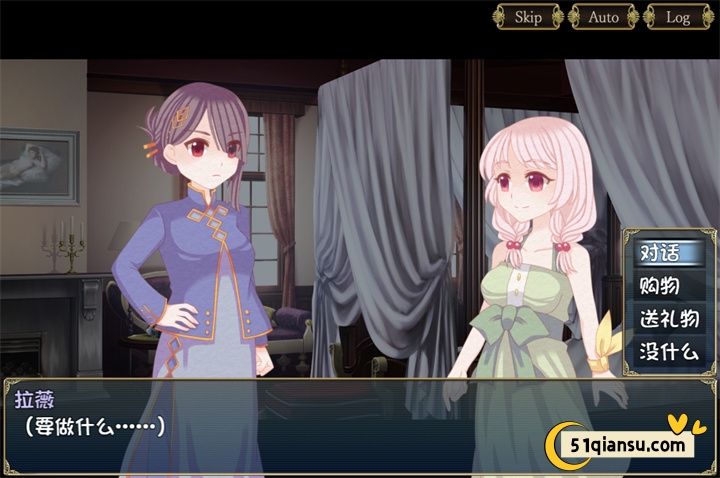Viewport: 720px width, 478px height.
Task: Click the Skip button
Action: [527, 17]
